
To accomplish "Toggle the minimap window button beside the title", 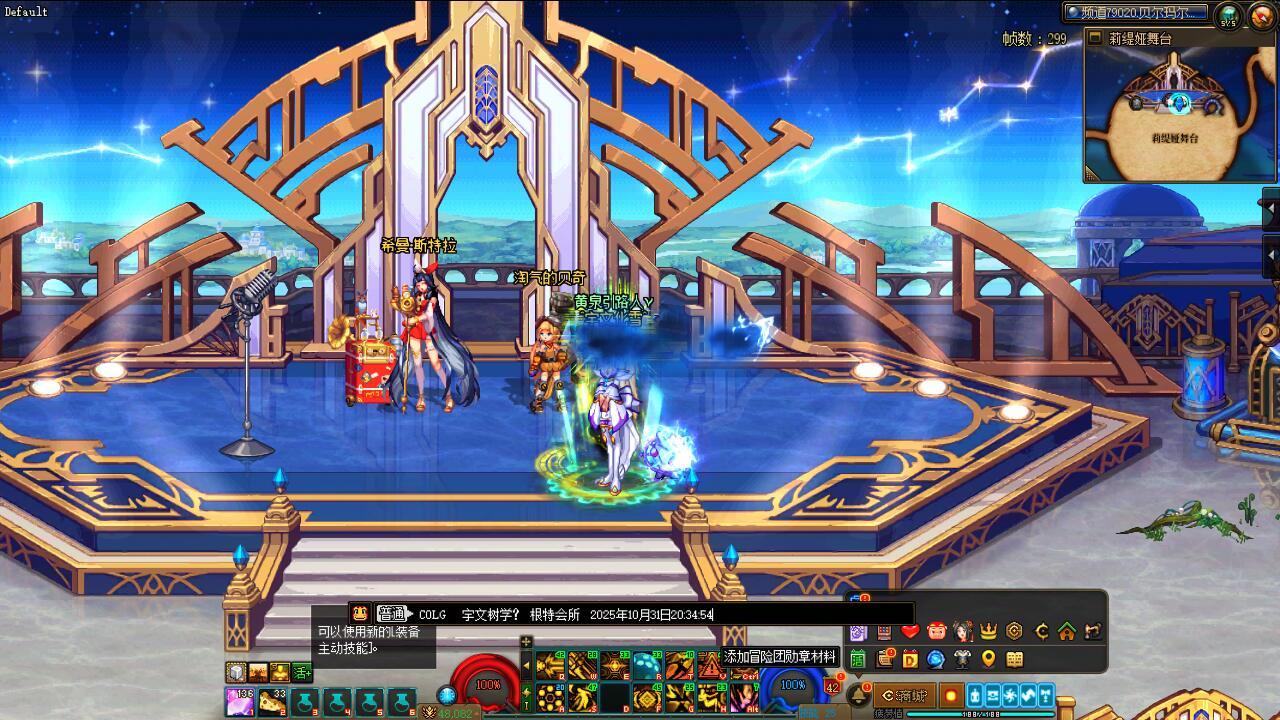I will coord(1094,39).
